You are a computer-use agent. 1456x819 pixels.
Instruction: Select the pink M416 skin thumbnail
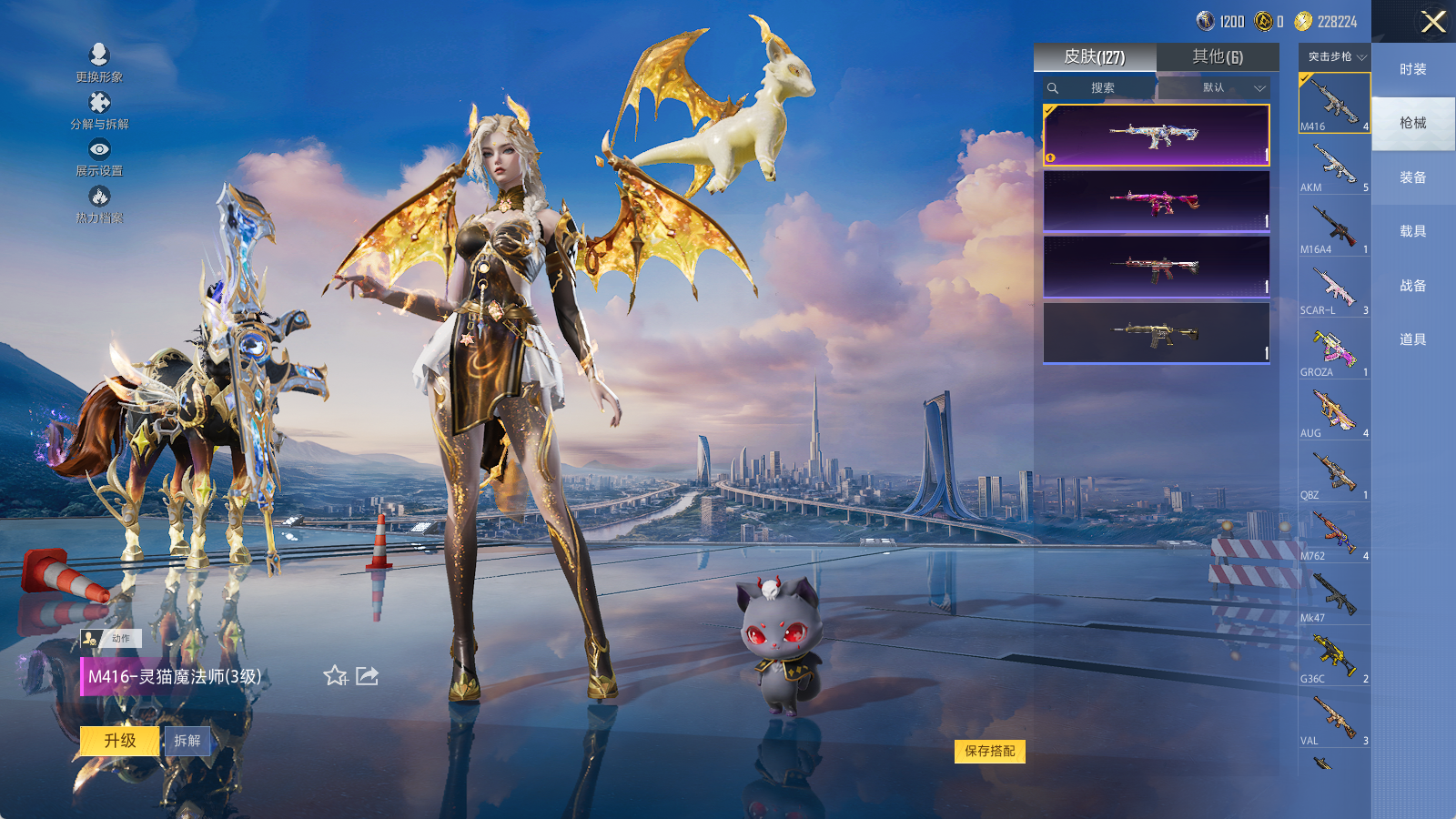click(x=1156, y=202)
